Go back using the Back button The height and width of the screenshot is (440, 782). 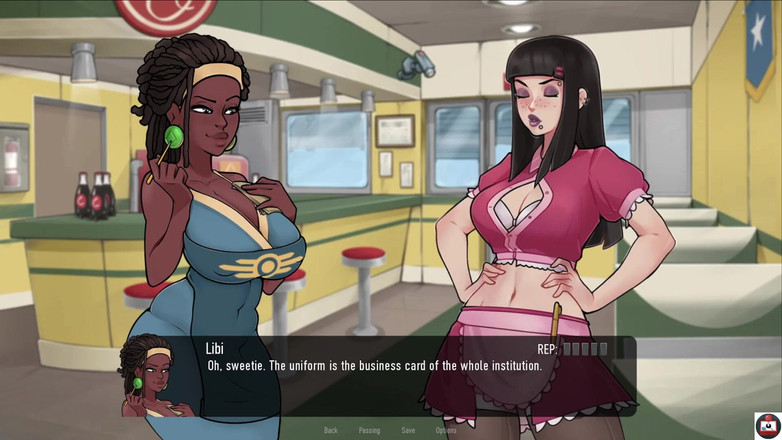331,430
